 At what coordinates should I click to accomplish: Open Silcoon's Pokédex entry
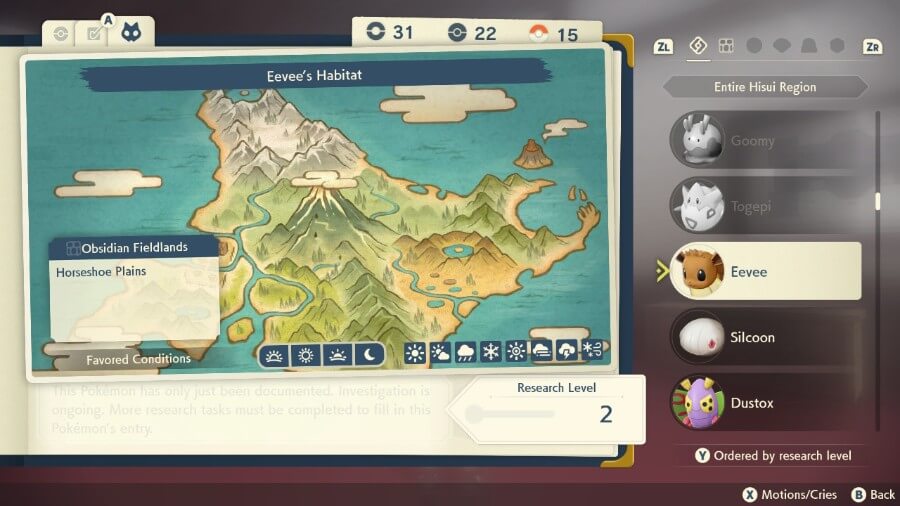coord(765,337)
